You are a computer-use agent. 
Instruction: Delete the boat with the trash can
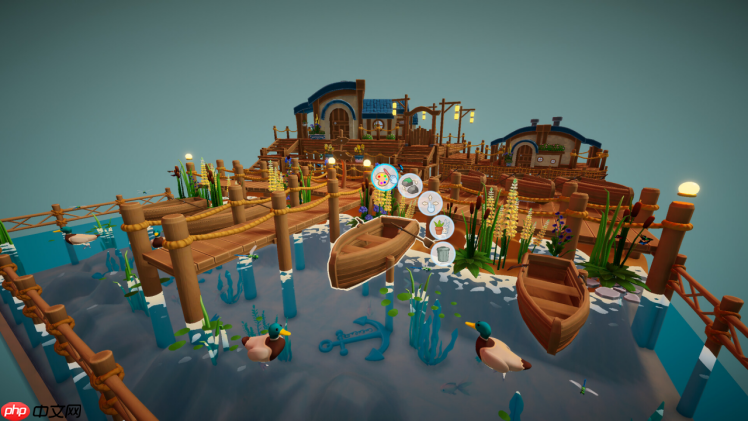pyautogui.click(x=443, y=253)
